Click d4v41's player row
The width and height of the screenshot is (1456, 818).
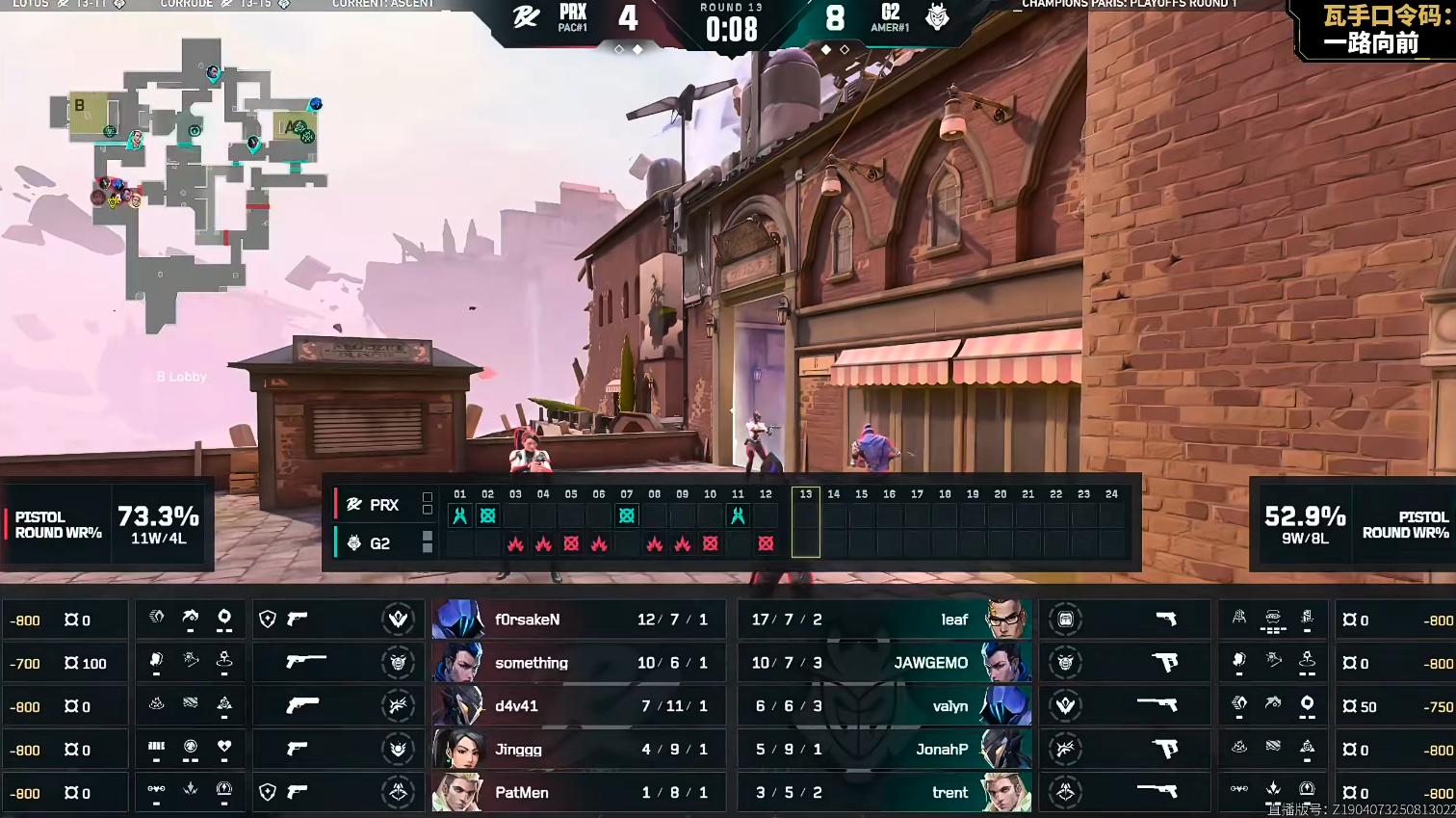574,706
